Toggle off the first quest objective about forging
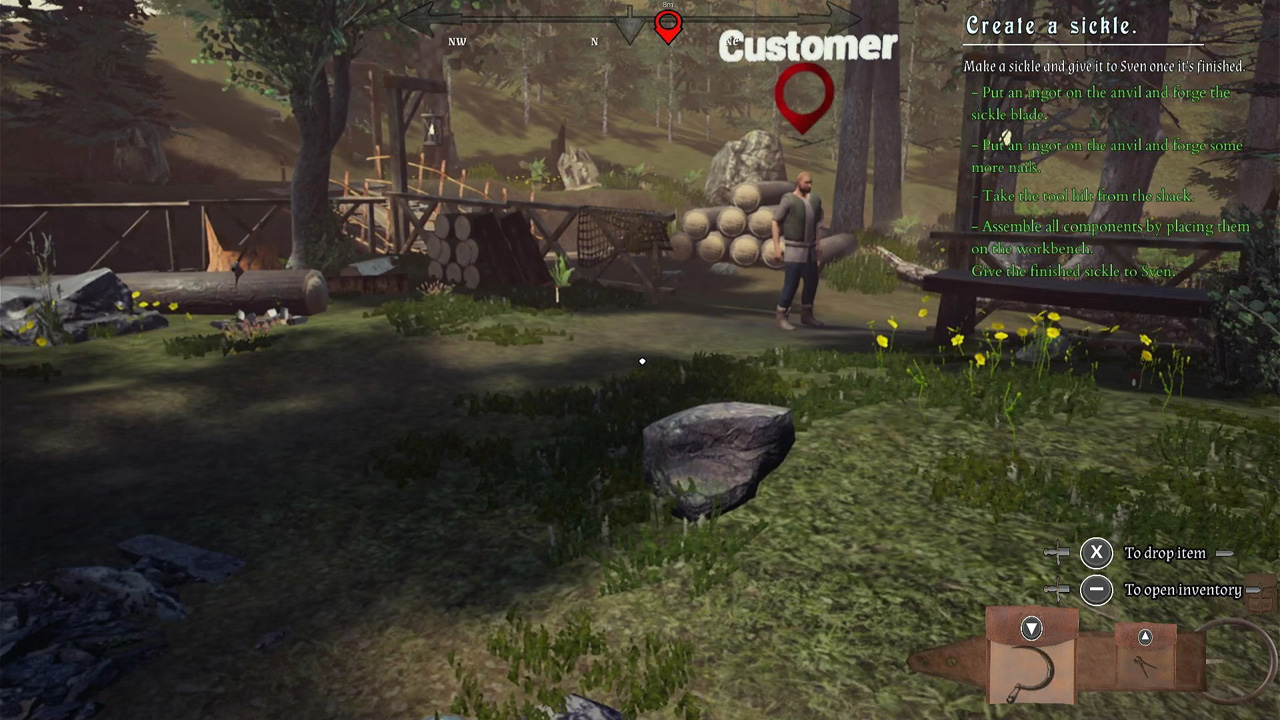Screen dimensions: 1280x720 tap(1103, 103)
